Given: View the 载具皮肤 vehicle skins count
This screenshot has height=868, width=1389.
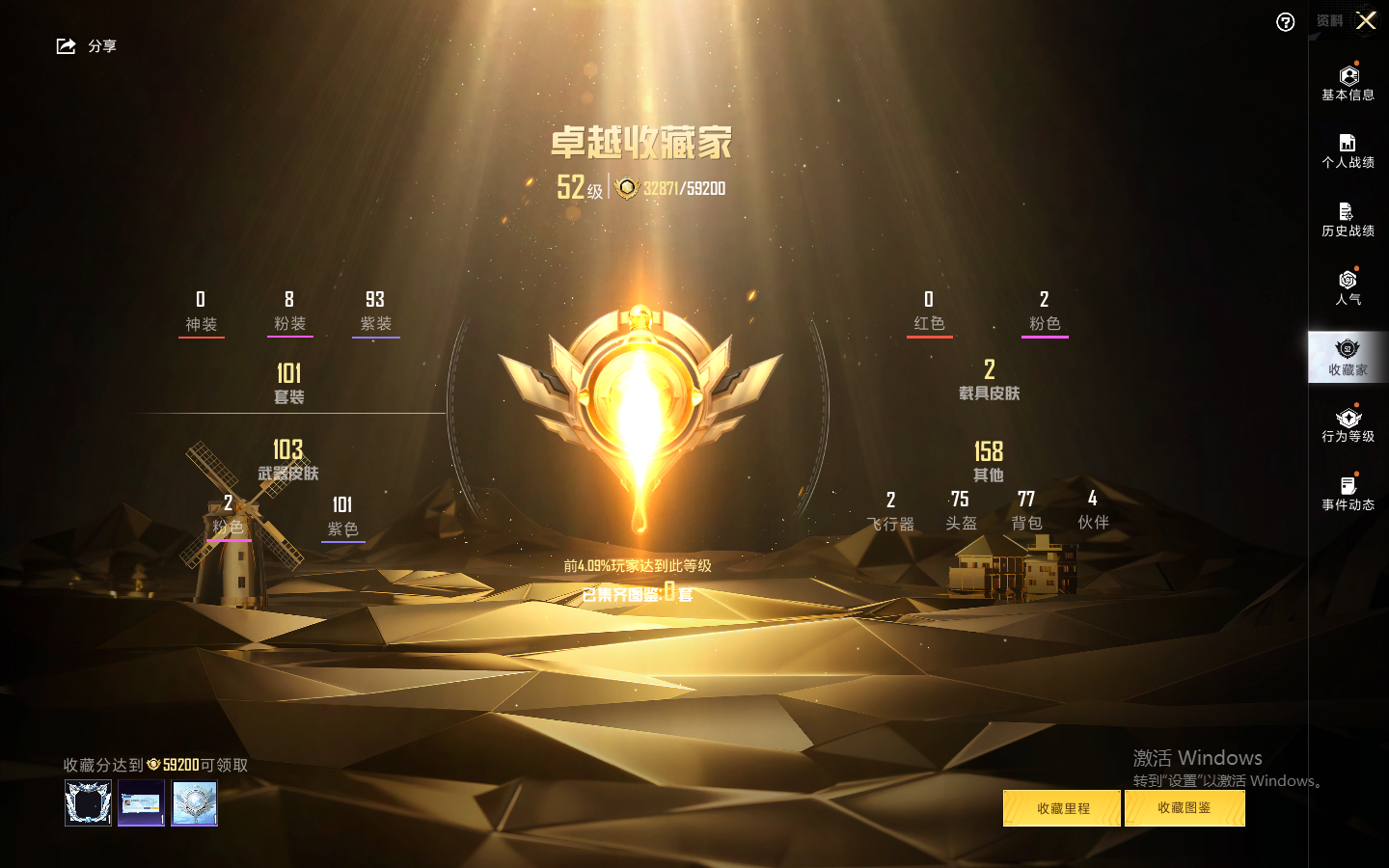Looking at the screenshot, I should click(x=989, y=380).
